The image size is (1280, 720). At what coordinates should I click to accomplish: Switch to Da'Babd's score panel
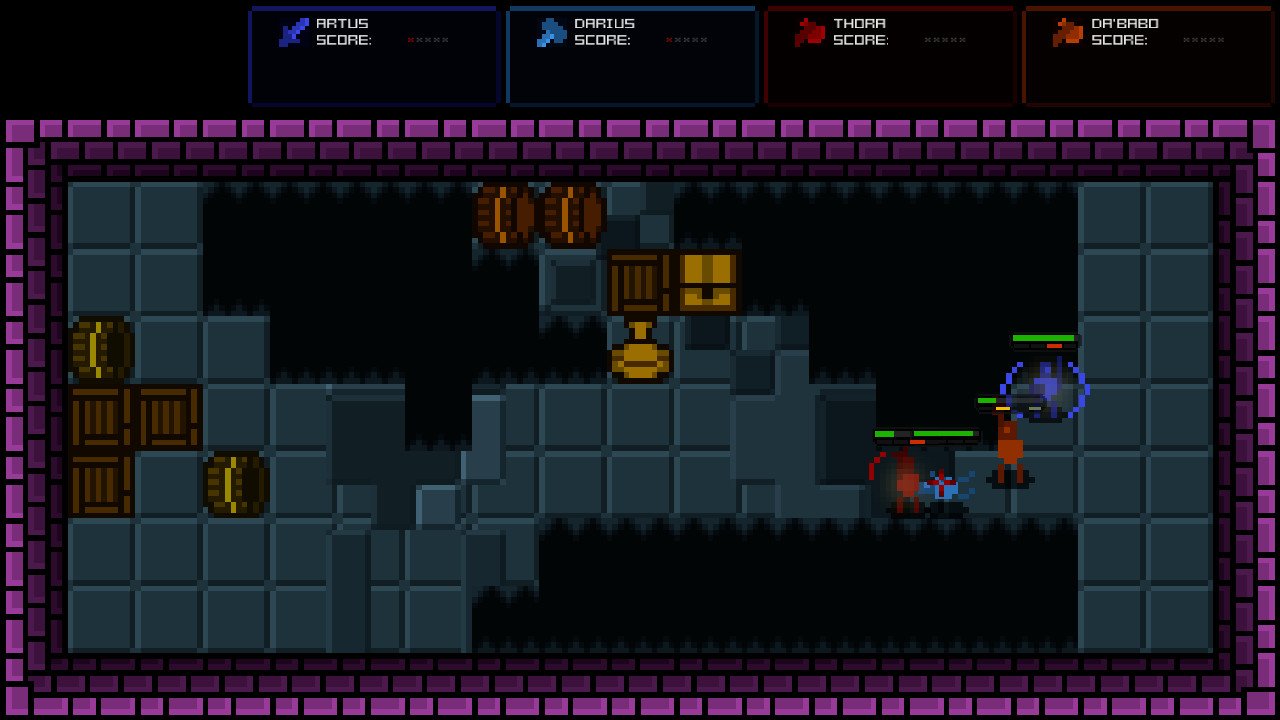[1145, 55]
